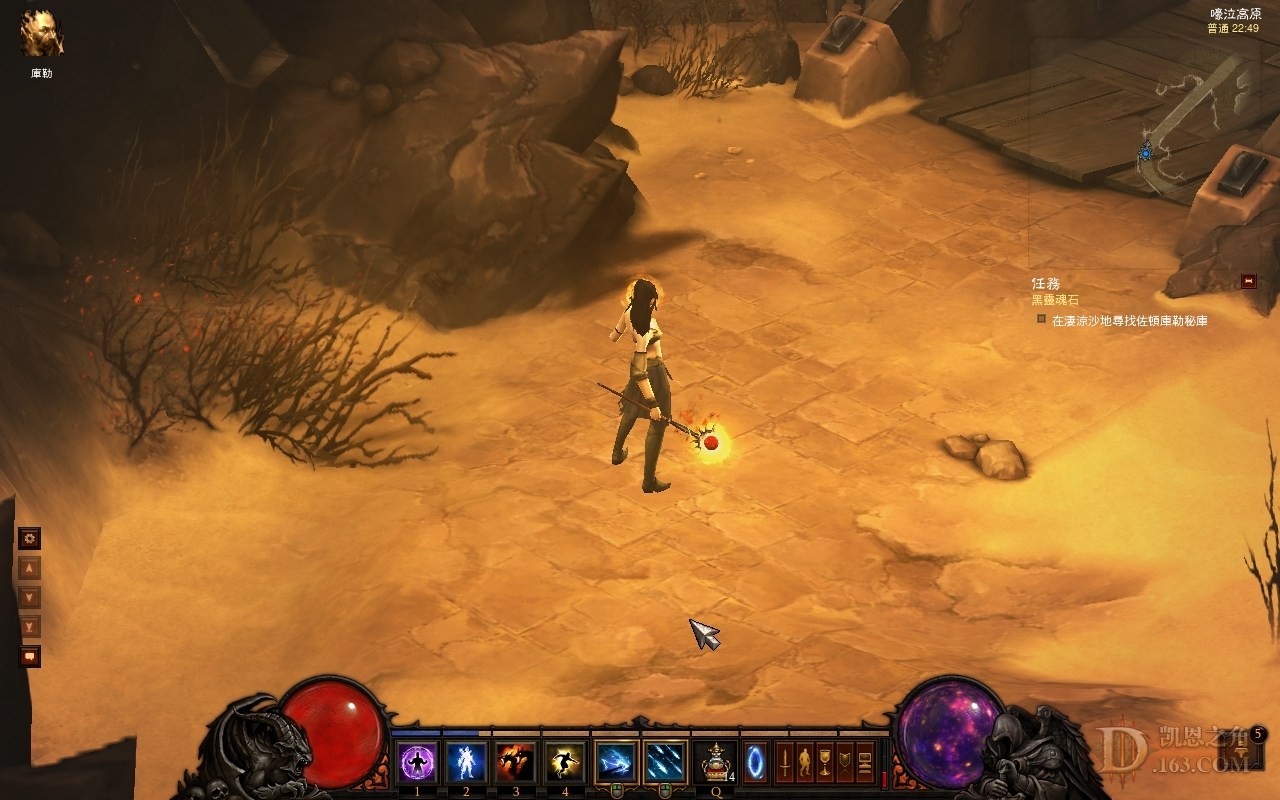1280x800 pixels.
Task: Toggle the chat speech bubble button
Action: [x=30, y=657]
